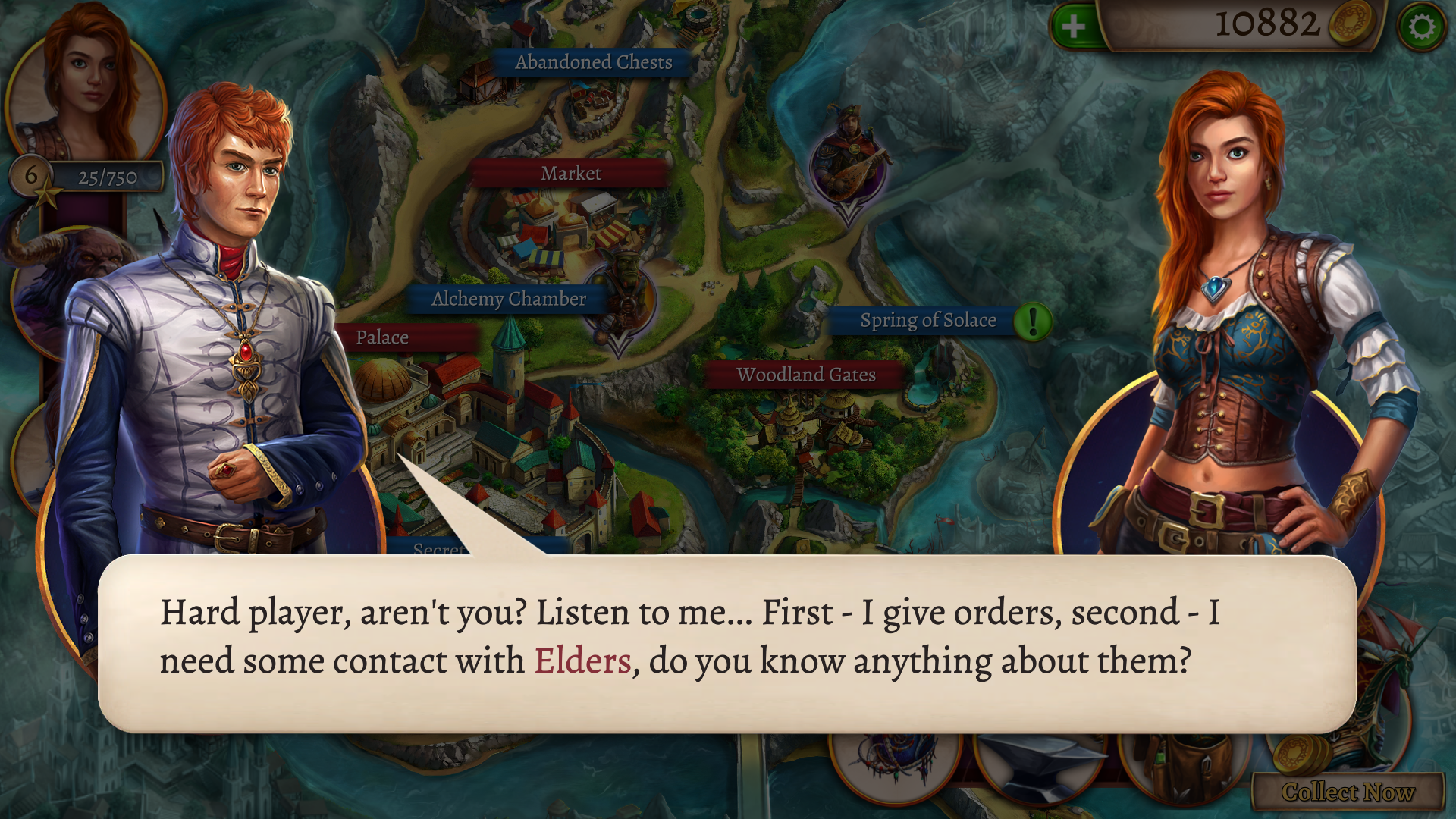Open the leather satchel bag icon
The height and width of the screenshot is (819, 1456).
pyautogui.click(x=1183, y=766)
